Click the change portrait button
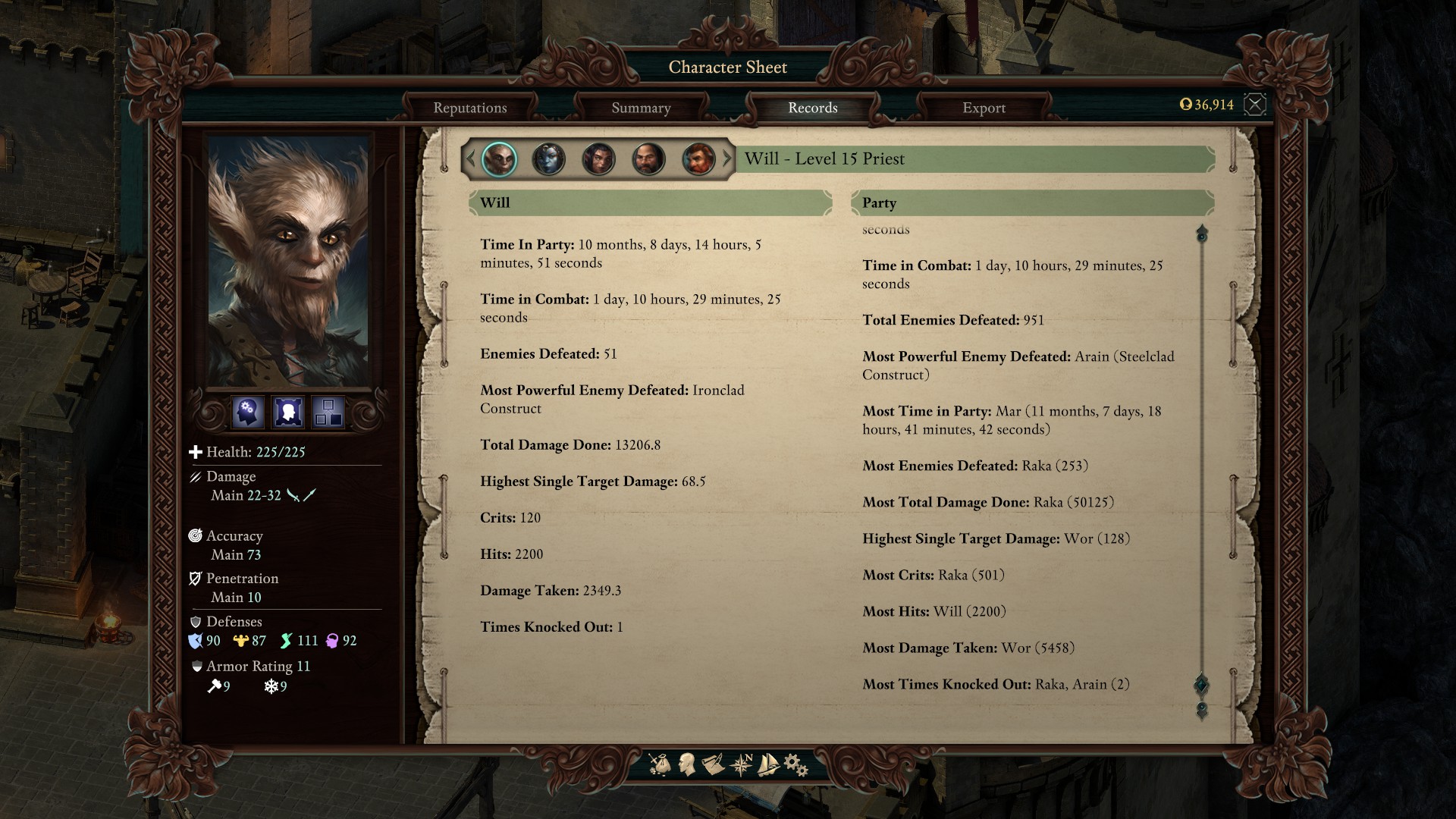Screen dimensions: 1456x819 [288, 413]
